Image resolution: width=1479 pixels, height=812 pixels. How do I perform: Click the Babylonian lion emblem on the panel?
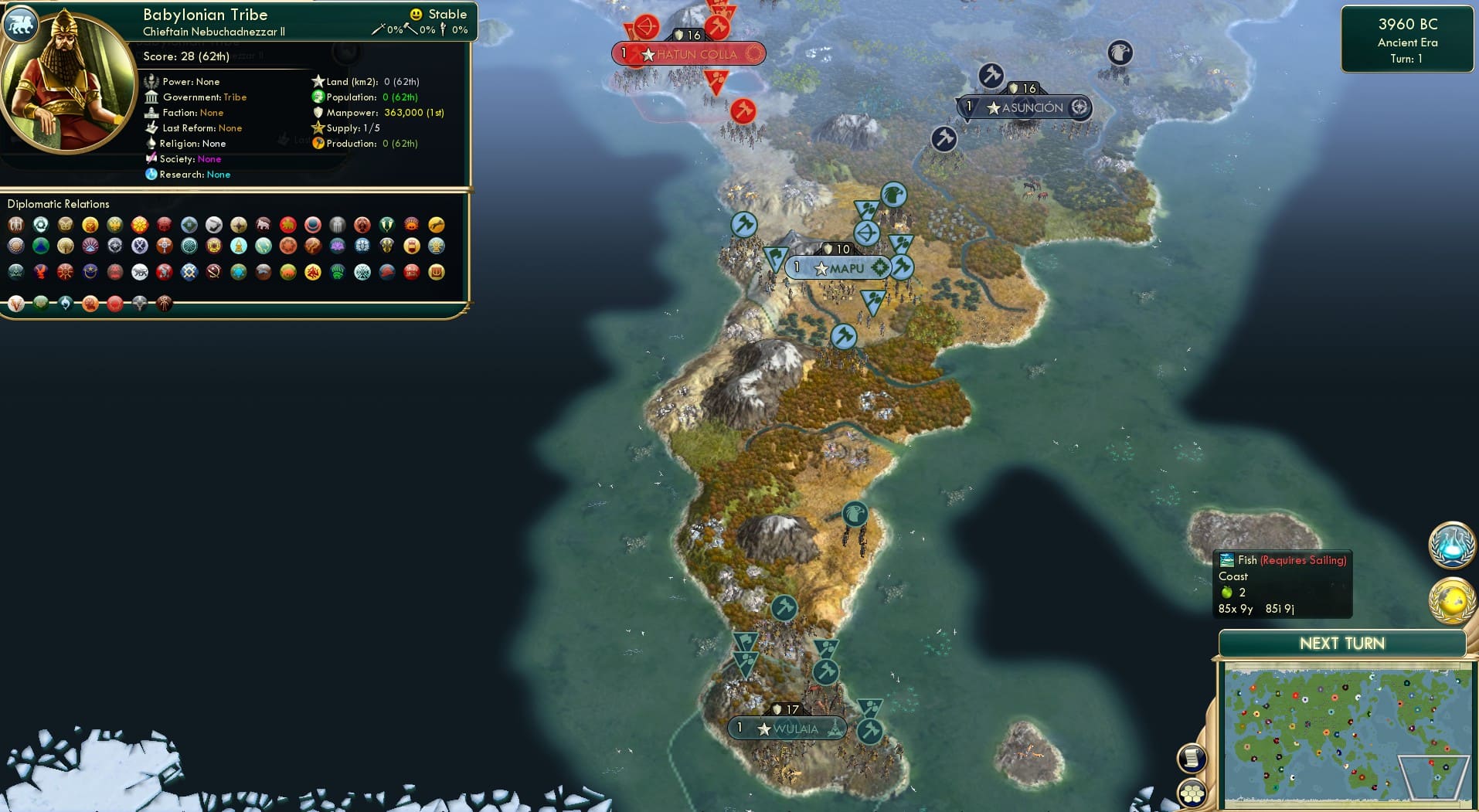[x=21, y=24]
